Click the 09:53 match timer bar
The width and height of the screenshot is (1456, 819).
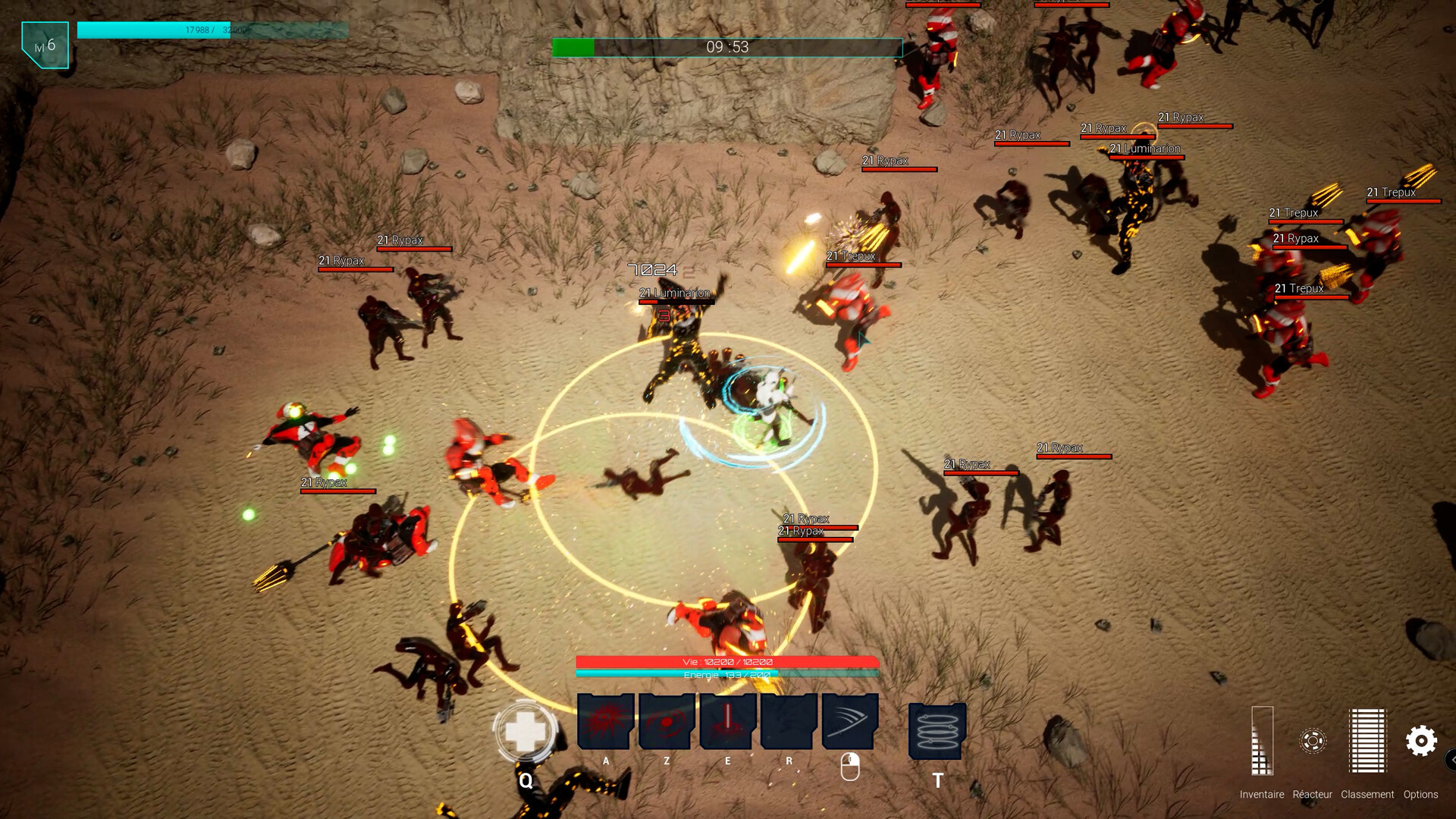(727, 46)
